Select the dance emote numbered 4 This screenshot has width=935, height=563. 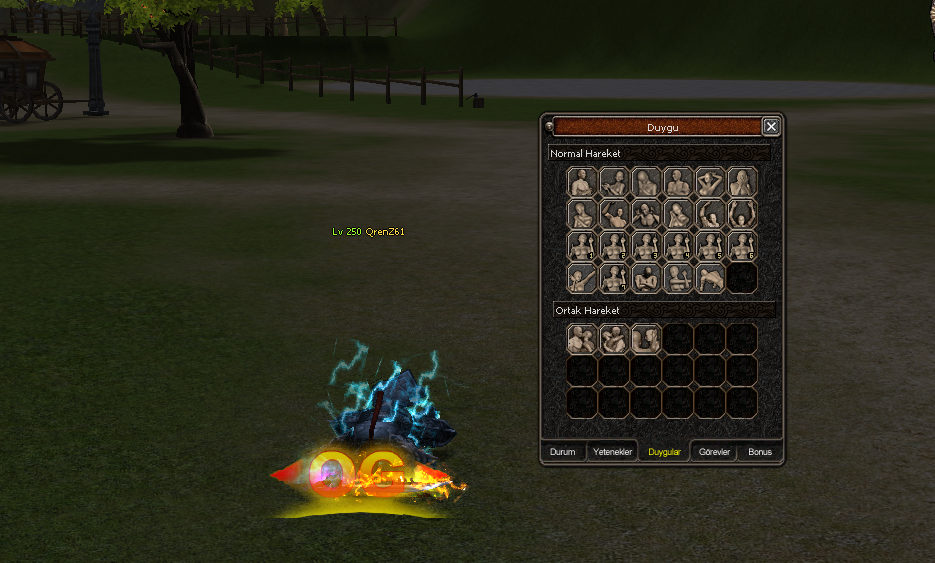(x=678, y=247)
